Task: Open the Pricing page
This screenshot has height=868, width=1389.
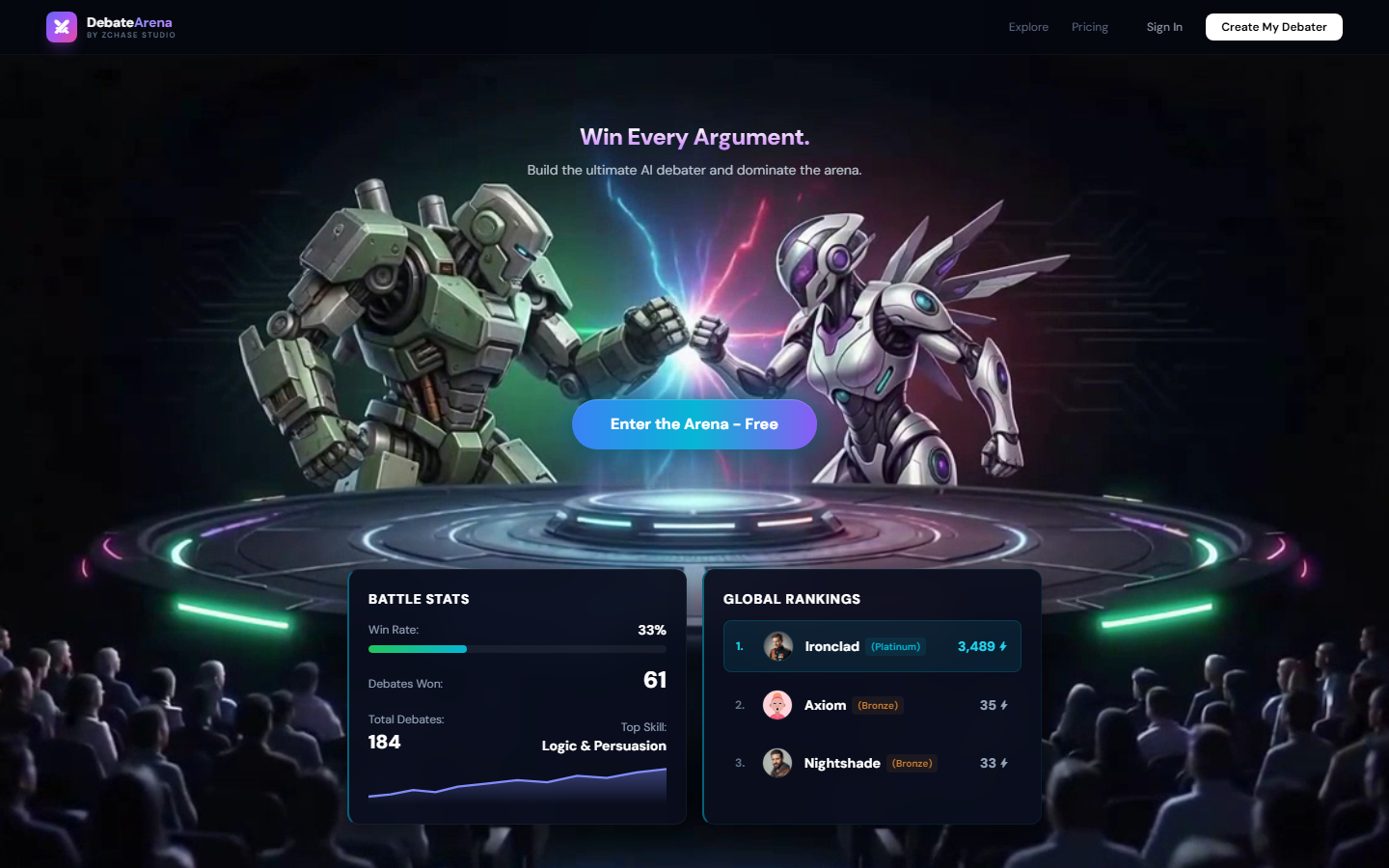Action: 1089,27
